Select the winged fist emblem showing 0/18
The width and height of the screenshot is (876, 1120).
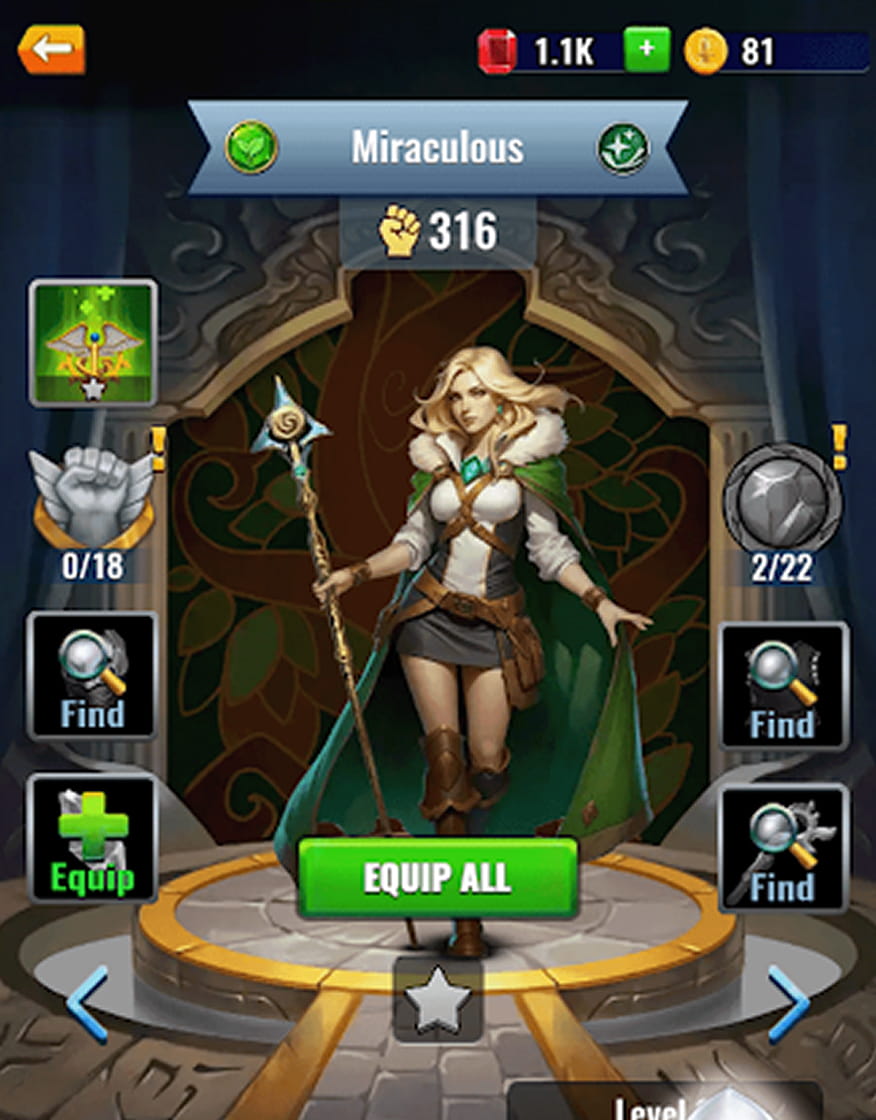tap(93, 495)
